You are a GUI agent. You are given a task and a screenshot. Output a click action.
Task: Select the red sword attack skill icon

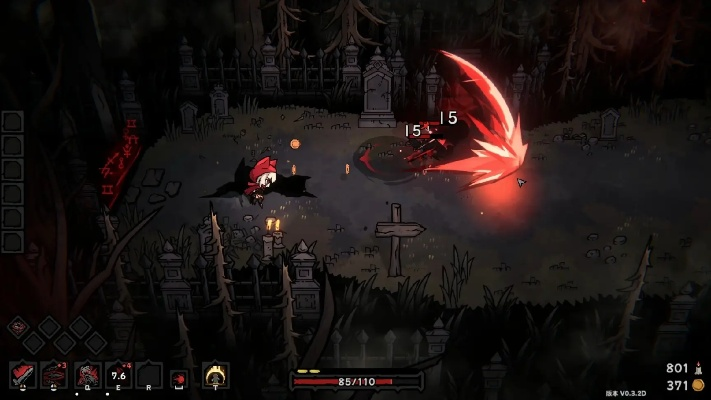coord(23,375)
